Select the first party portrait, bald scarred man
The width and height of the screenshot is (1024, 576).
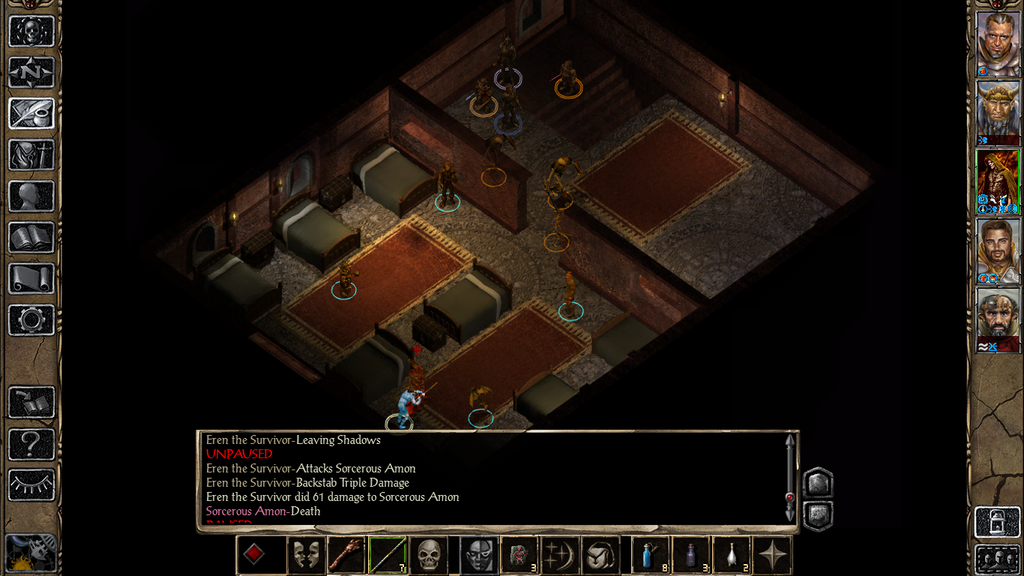pyautogui.click(x=997, y=44)
